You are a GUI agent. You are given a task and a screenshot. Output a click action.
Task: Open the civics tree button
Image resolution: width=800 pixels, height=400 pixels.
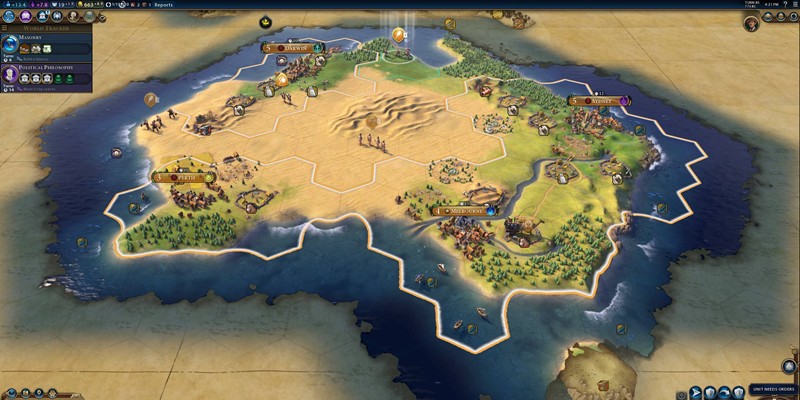26,15
